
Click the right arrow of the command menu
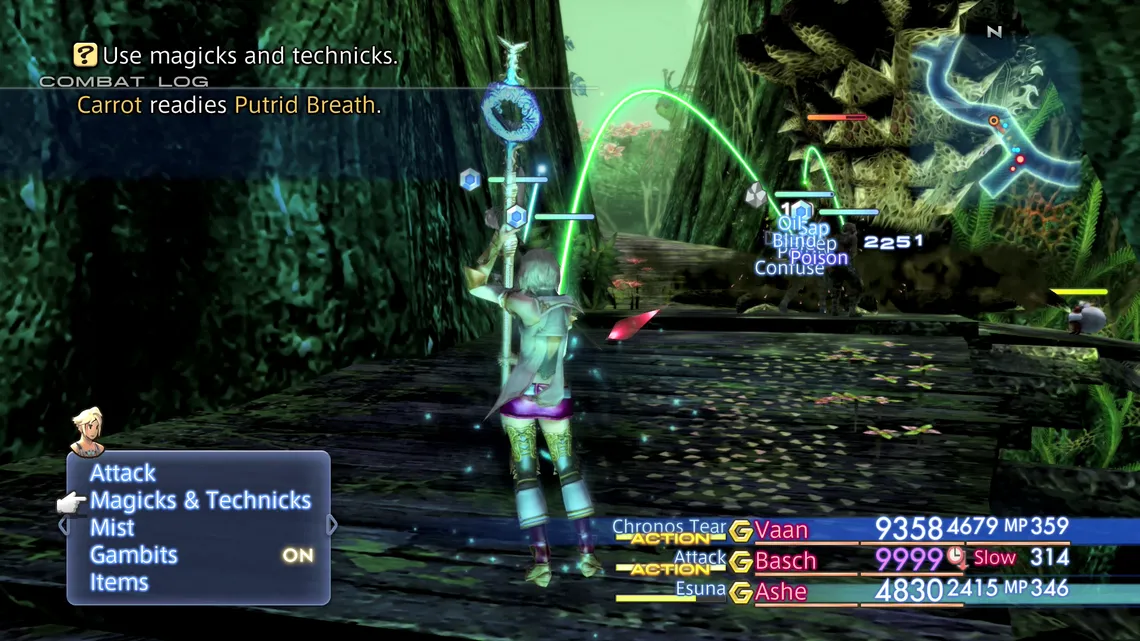click(332, 525)
